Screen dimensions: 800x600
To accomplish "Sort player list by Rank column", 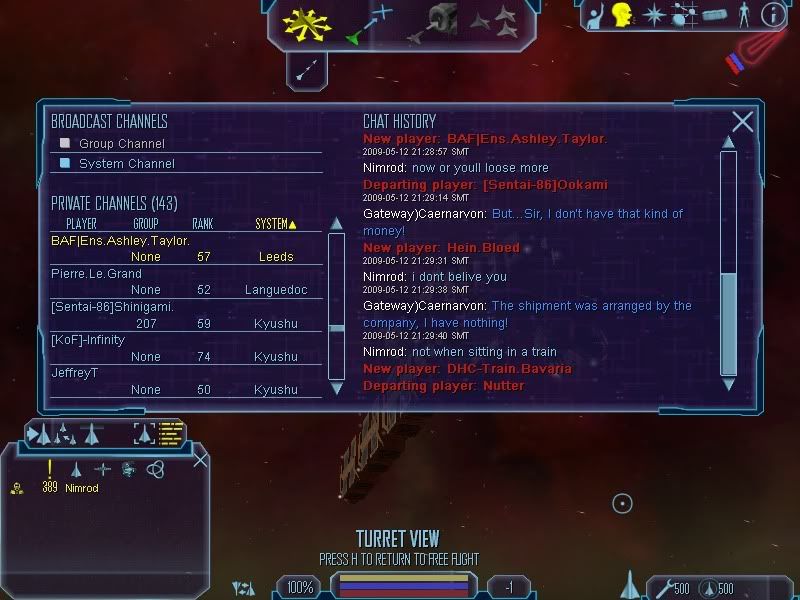I will [x=202, y=224].
